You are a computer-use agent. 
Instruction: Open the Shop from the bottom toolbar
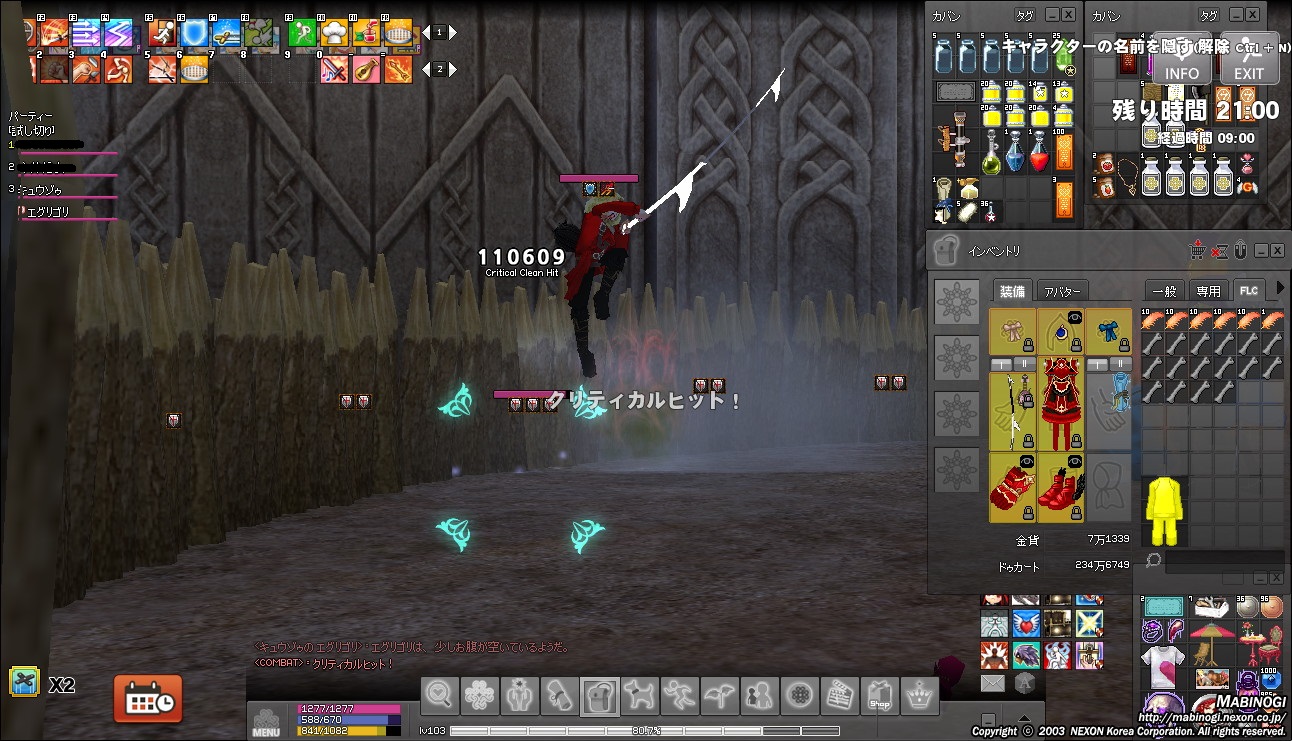tap(879, 694)
